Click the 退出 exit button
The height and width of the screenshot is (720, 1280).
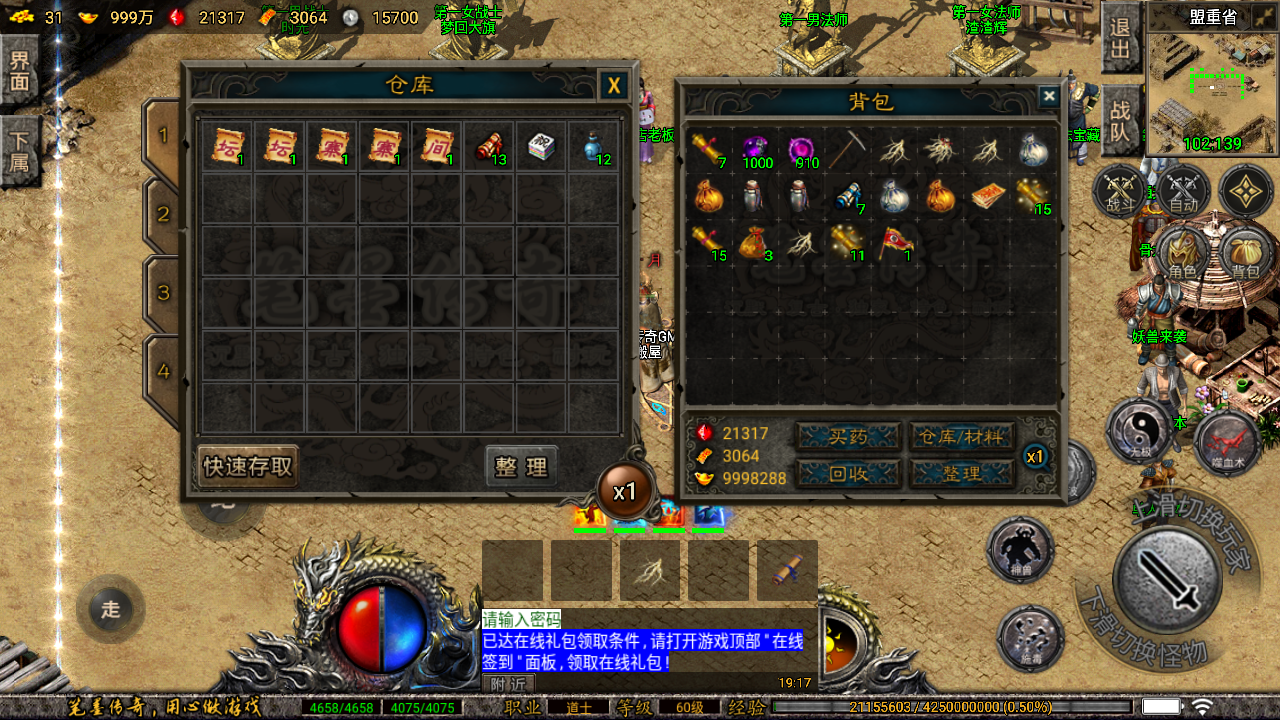click(1121, 38)
